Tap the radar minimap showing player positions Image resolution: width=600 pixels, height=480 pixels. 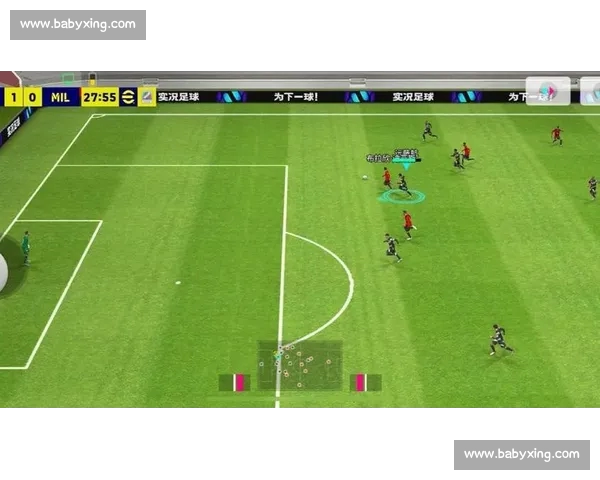coord(300,366)
